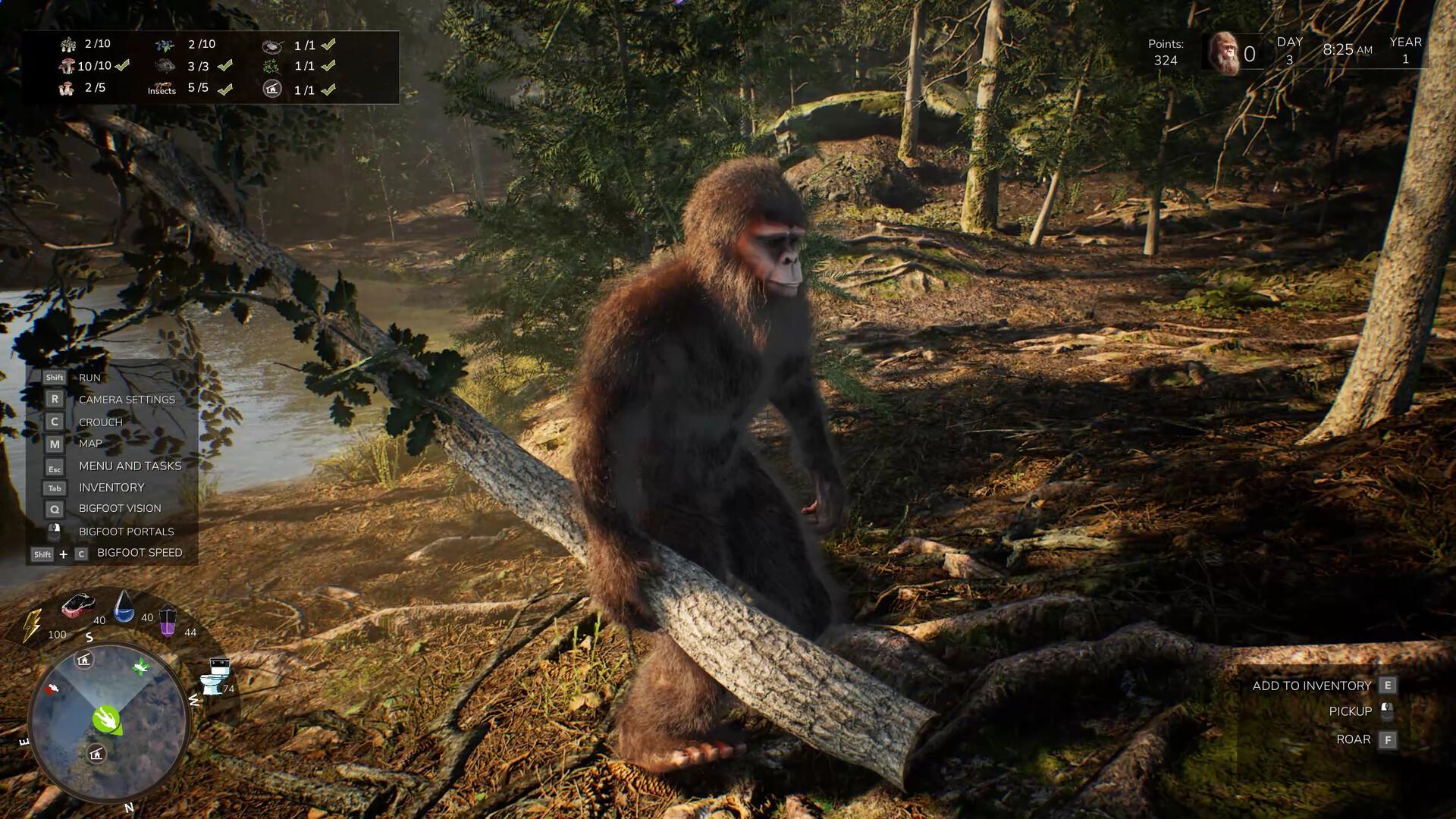Click the frying pan collectible icon
Image resolution: width=1456 pixels, height=819 pixels.
coord(272,47)
